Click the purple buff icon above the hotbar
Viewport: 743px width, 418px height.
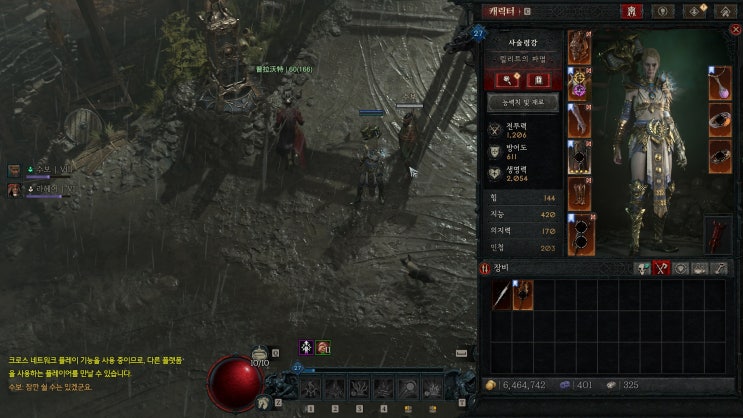(x=307, y=347)
